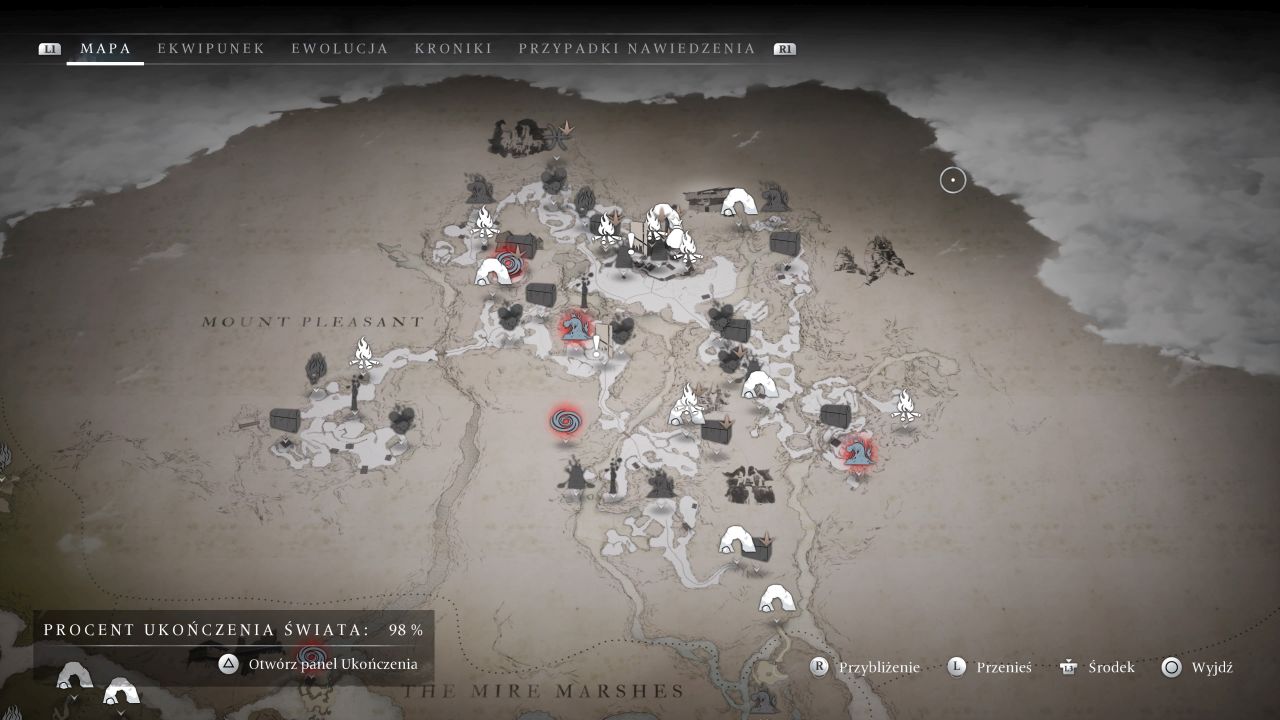Select the campfire marker beside the Mount Pleasant label
The height and width of the screenshot is (720, 1280).
(364, 353)
